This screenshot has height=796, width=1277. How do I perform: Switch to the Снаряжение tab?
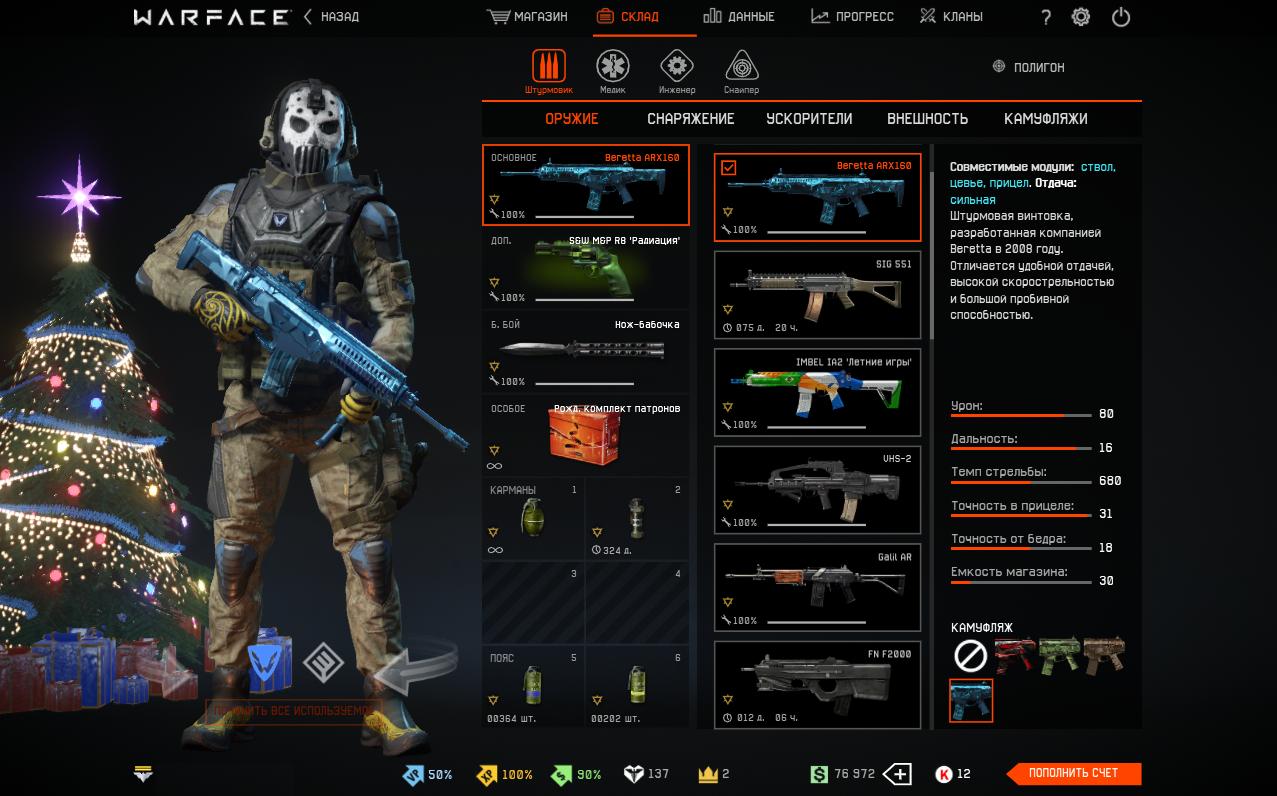click(x=690, y=119)
